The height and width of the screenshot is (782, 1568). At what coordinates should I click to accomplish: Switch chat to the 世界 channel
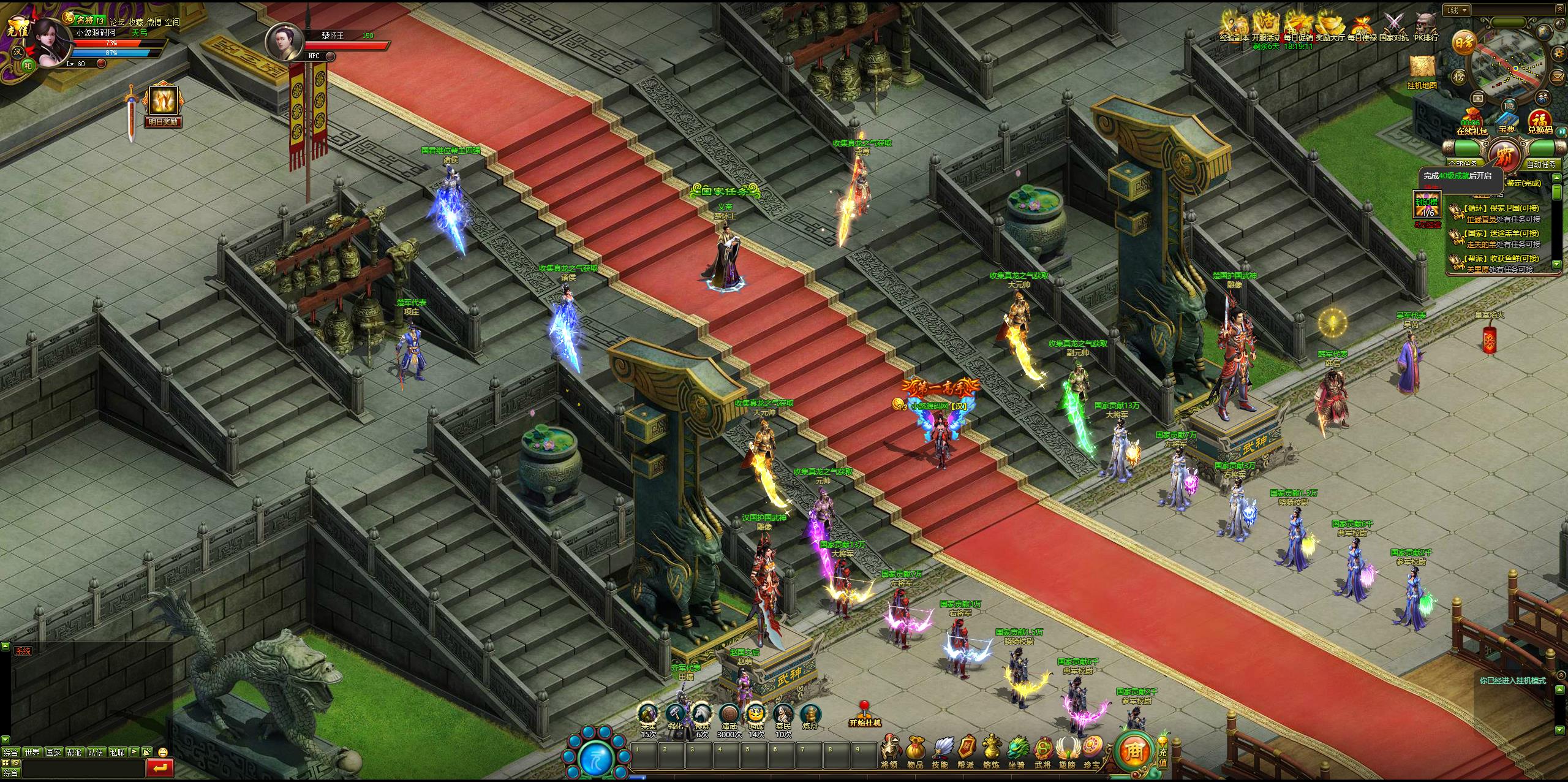click(31, 752)
